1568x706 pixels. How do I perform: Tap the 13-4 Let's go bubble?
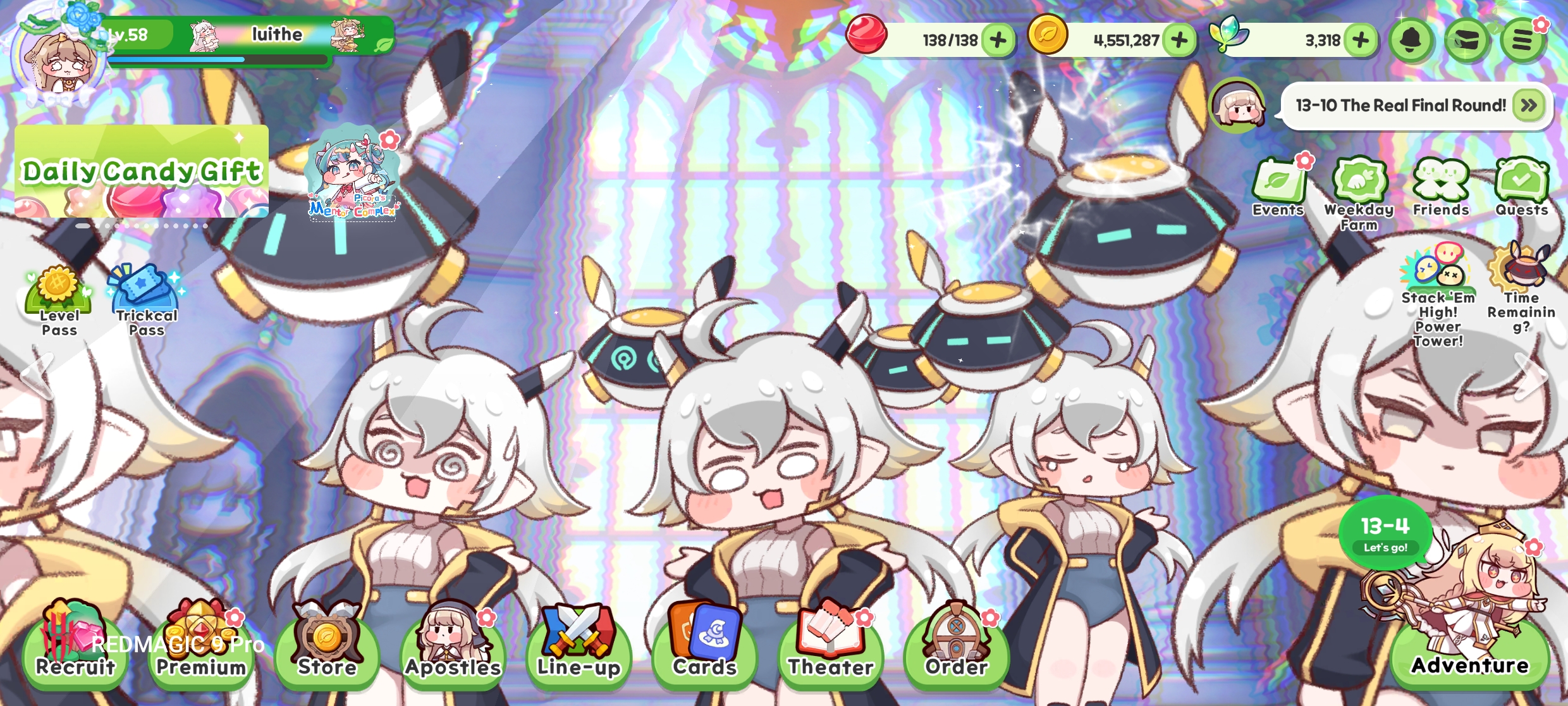click(x=1385, y=533)
